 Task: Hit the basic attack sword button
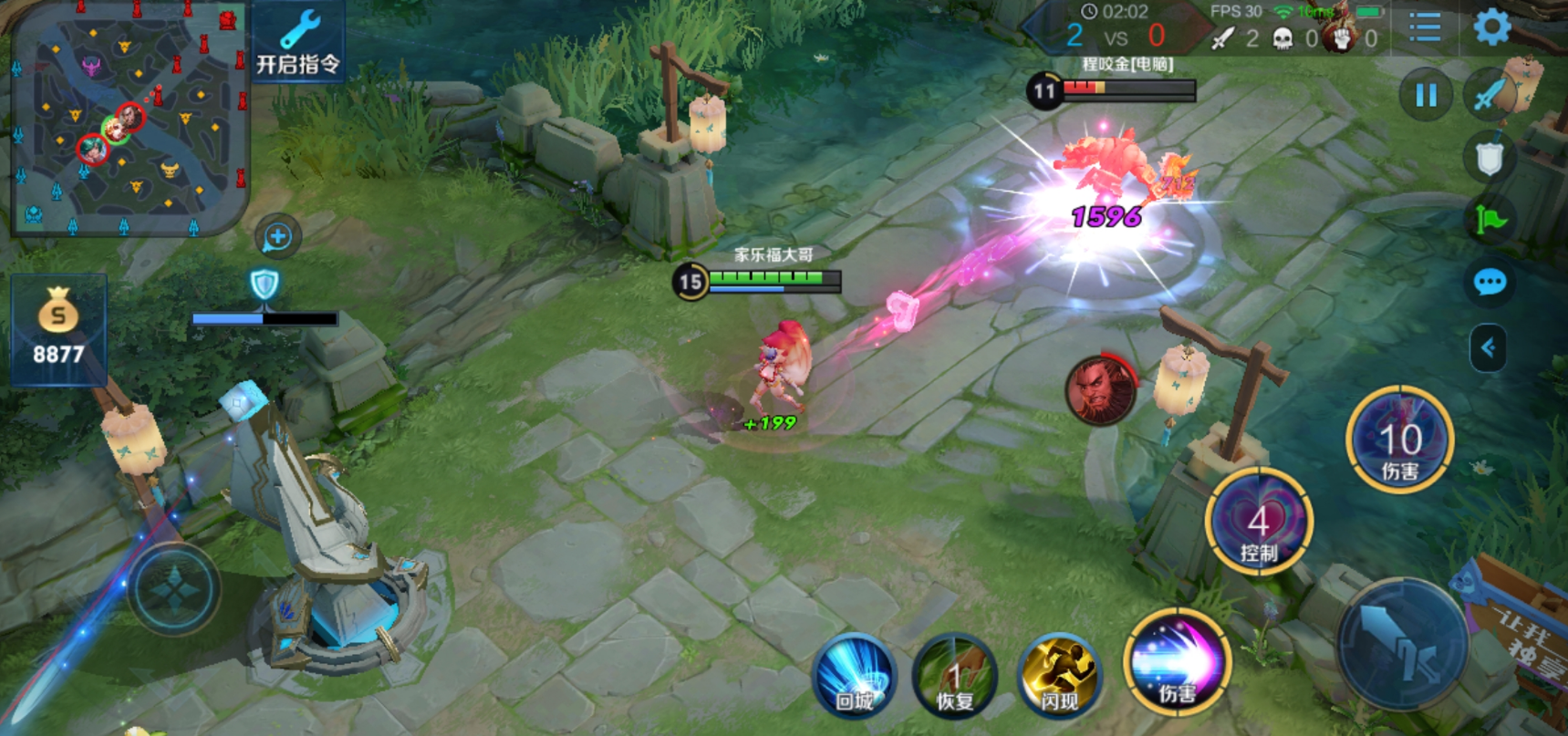coord(1402,644)
